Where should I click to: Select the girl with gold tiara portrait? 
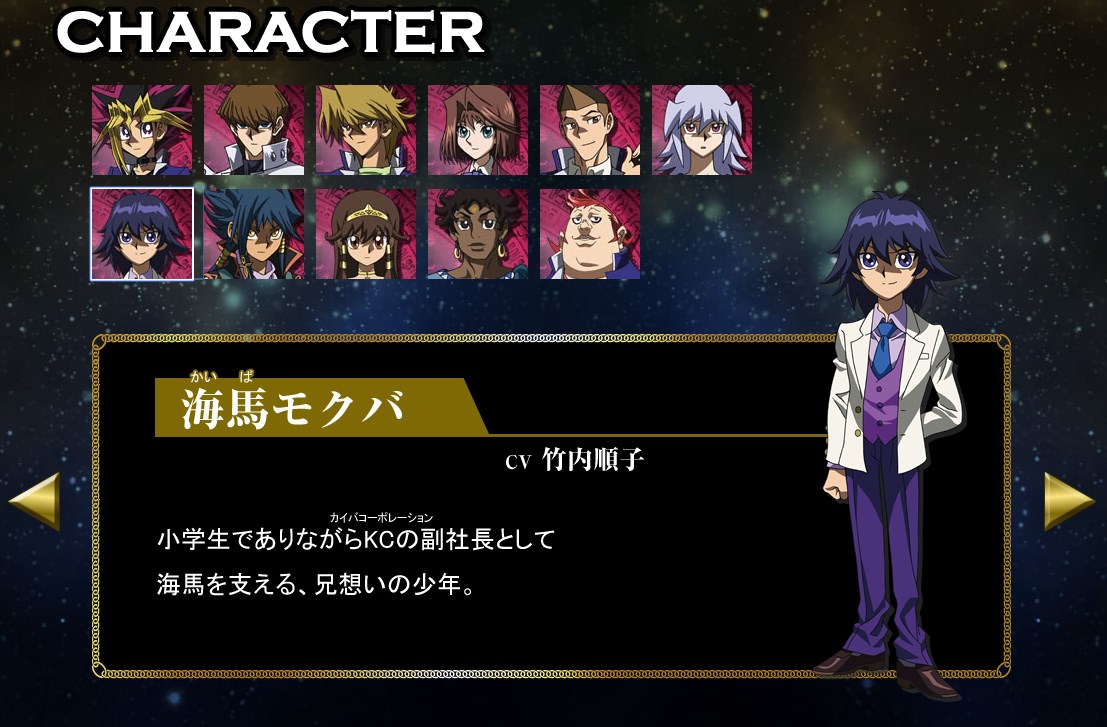(366, 234)
